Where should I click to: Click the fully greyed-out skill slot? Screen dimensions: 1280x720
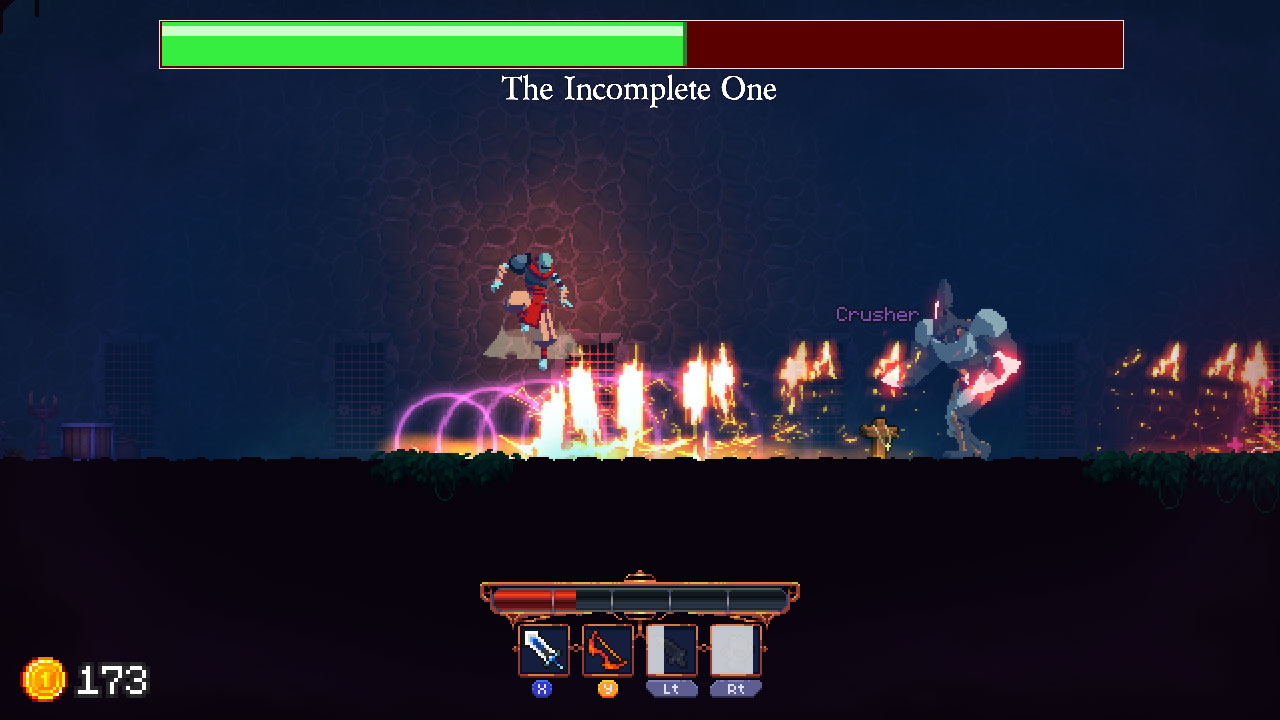736,650
